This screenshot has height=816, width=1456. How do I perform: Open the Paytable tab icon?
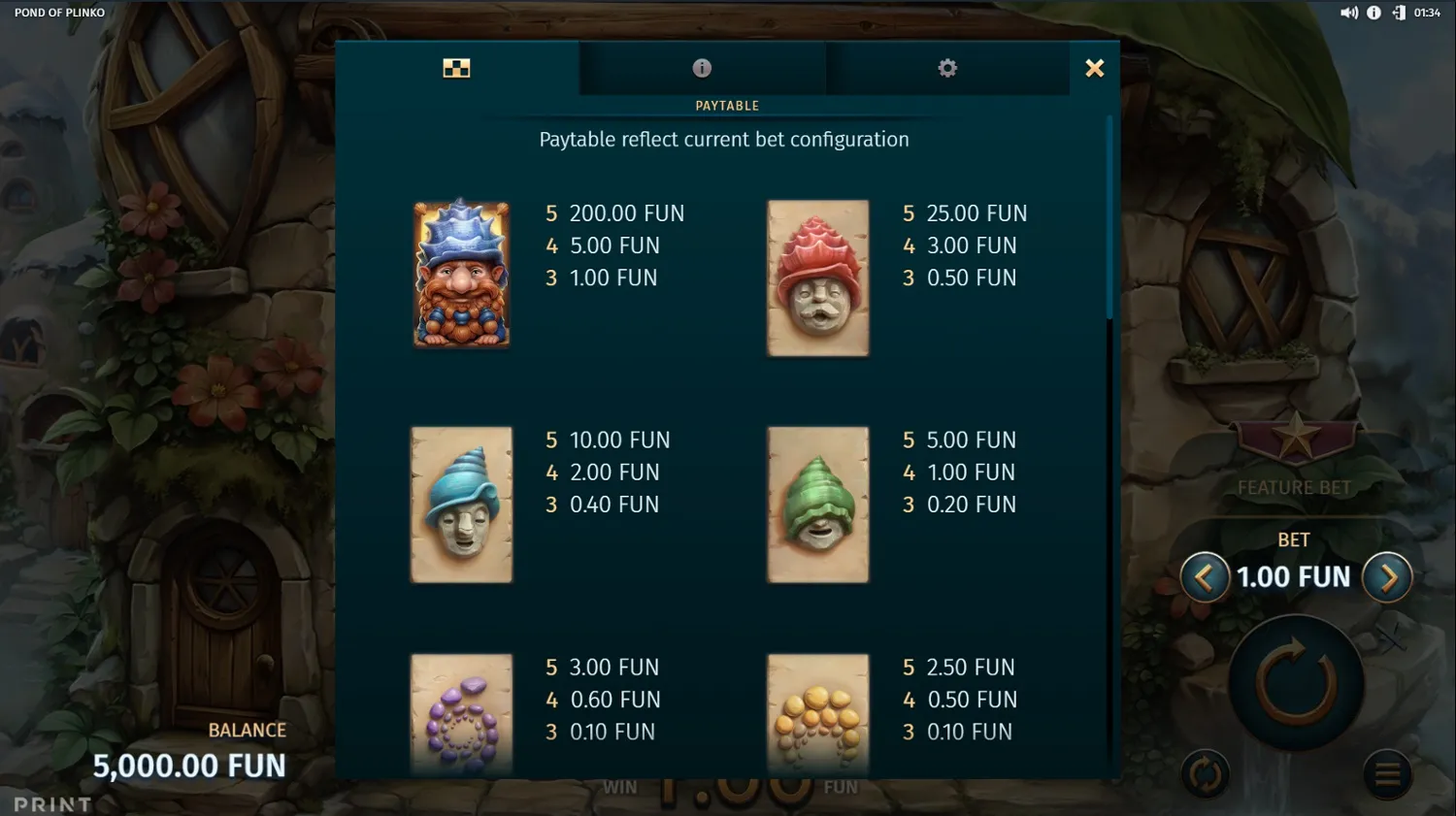coord(457,68)
